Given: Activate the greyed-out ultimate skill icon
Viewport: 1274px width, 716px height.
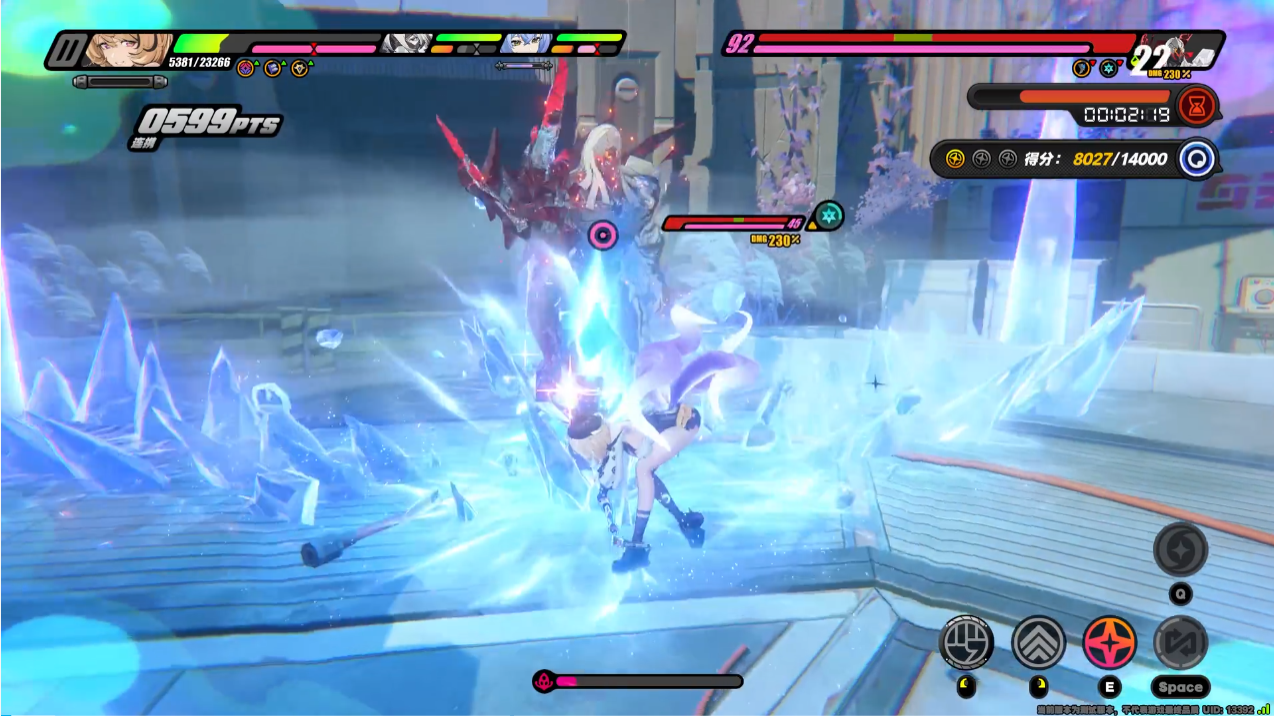Looking at the screenshot, I should [1180, 549].
